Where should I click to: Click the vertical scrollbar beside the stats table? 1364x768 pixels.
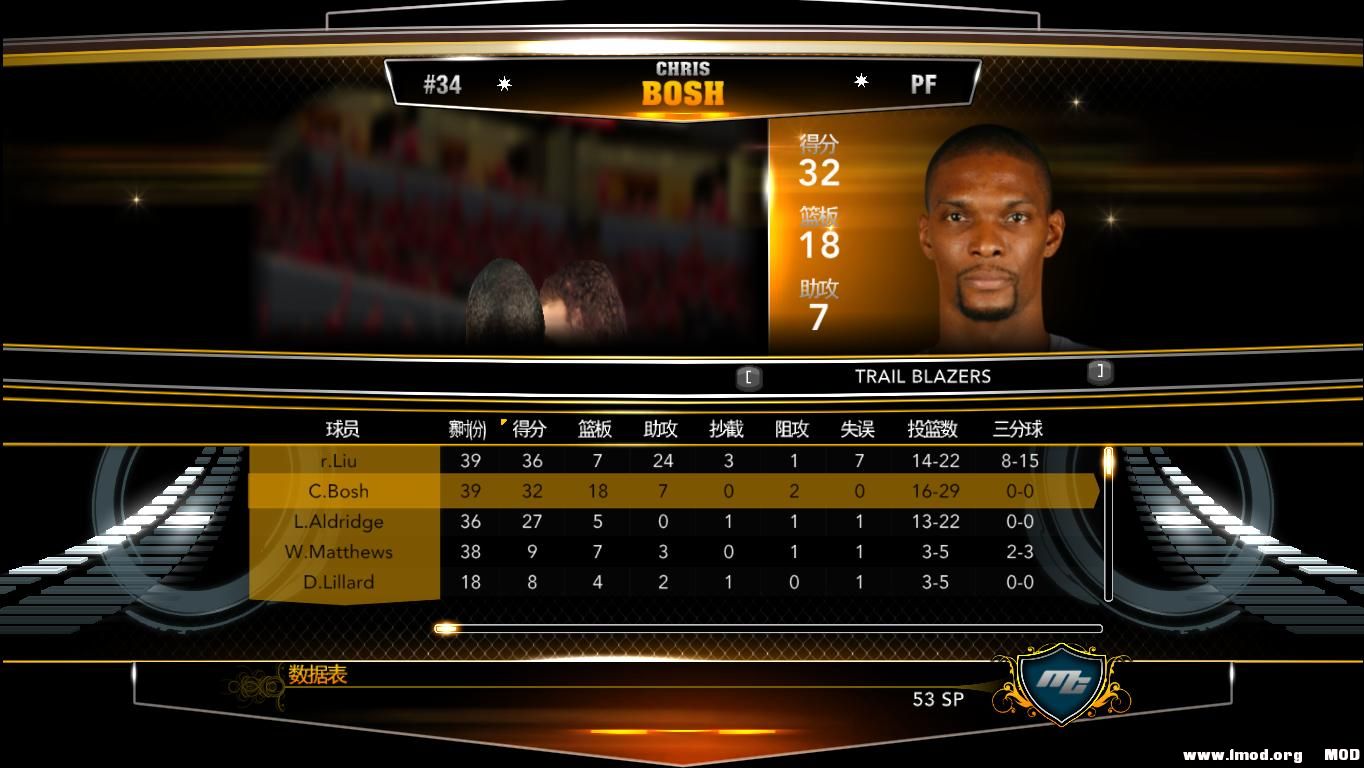1107,520
